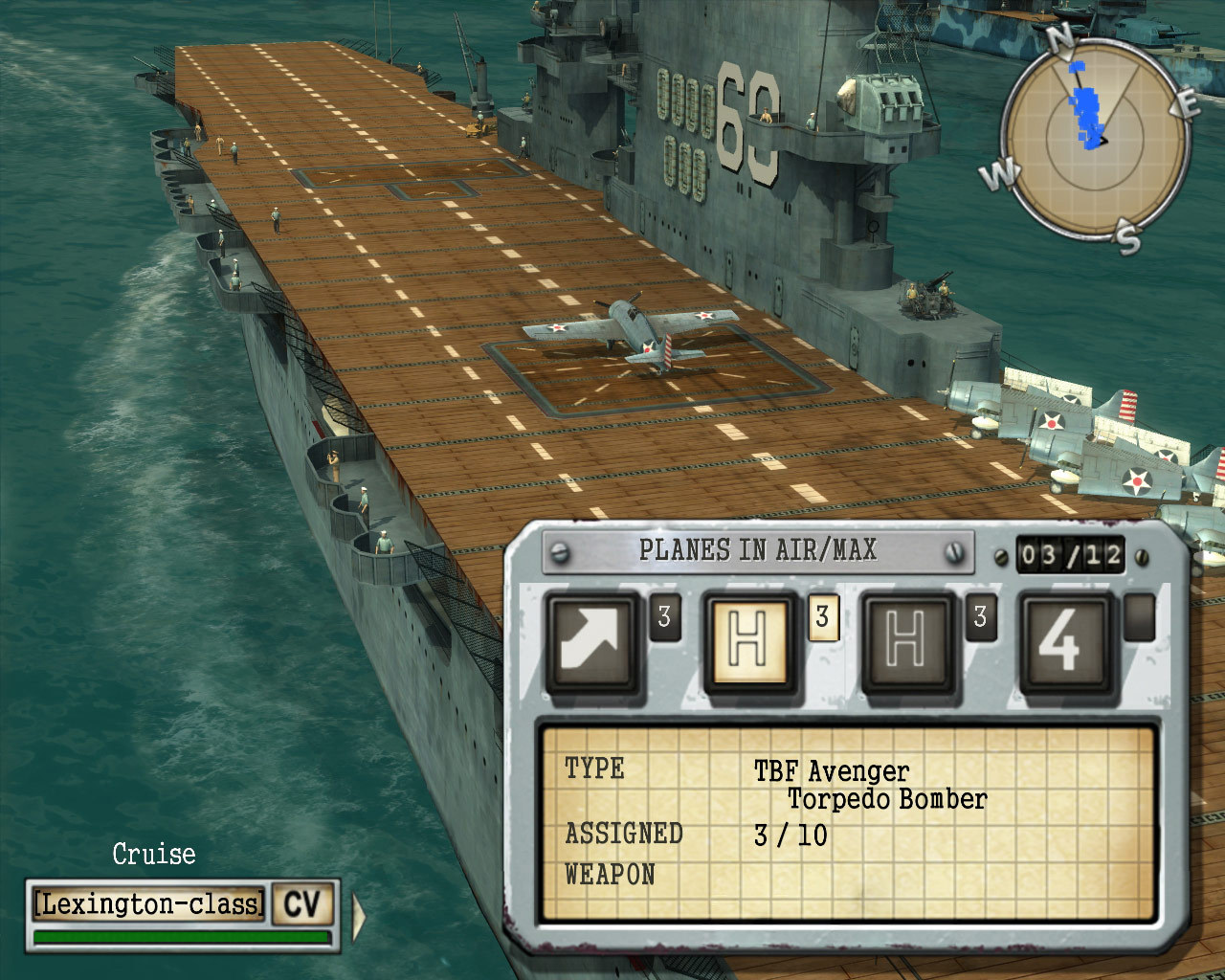Select the Cruise speed label
The width and height of the screenshot is (1225, 980).
(x=153, y=854)
